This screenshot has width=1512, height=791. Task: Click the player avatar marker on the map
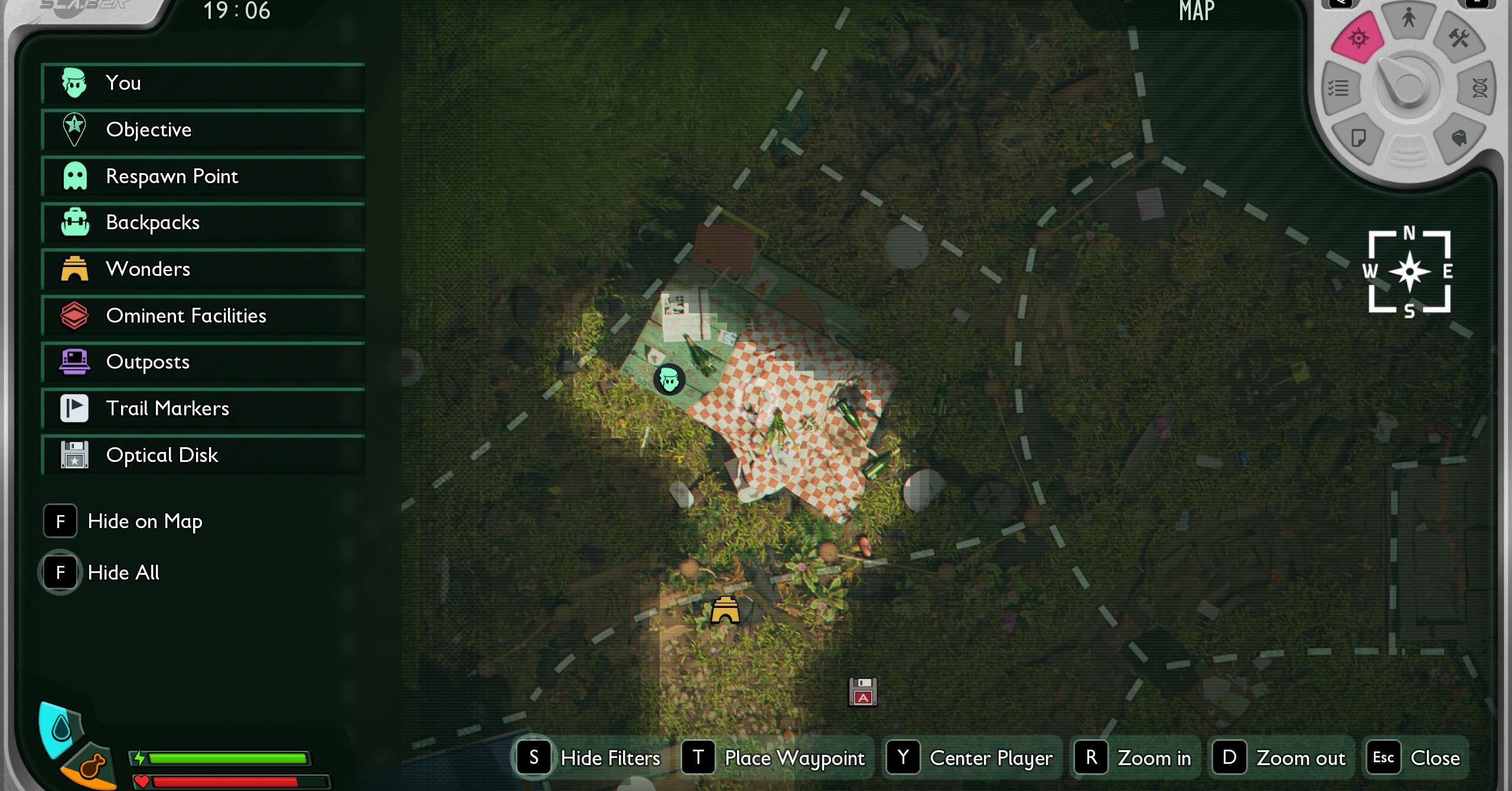coord(669,380)
